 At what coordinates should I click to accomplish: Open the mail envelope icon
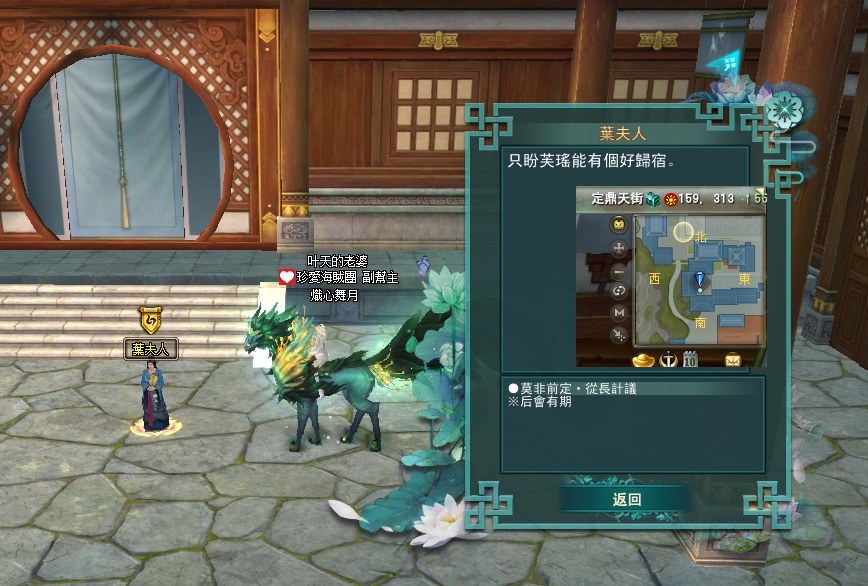(734, 358)
